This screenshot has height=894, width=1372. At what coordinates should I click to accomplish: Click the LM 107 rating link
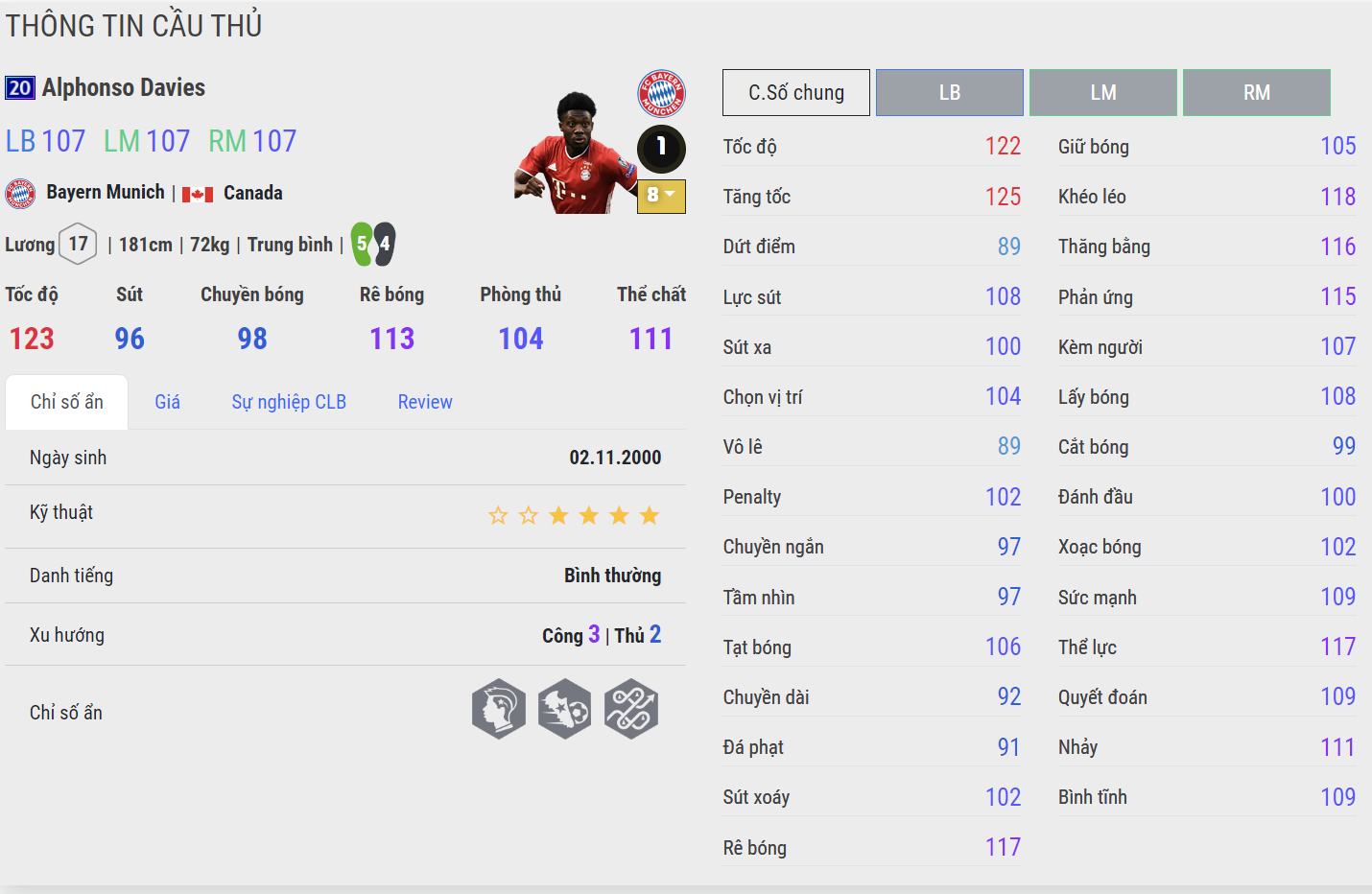tap(146, 141)
